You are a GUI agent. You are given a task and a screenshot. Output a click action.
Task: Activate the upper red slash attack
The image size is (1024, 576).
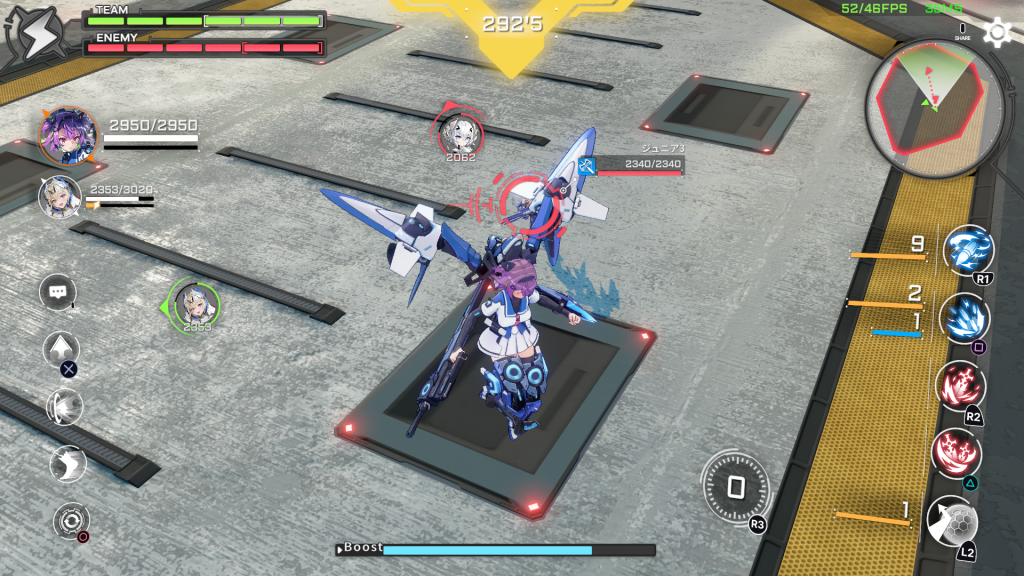click(x=960, y=385)
